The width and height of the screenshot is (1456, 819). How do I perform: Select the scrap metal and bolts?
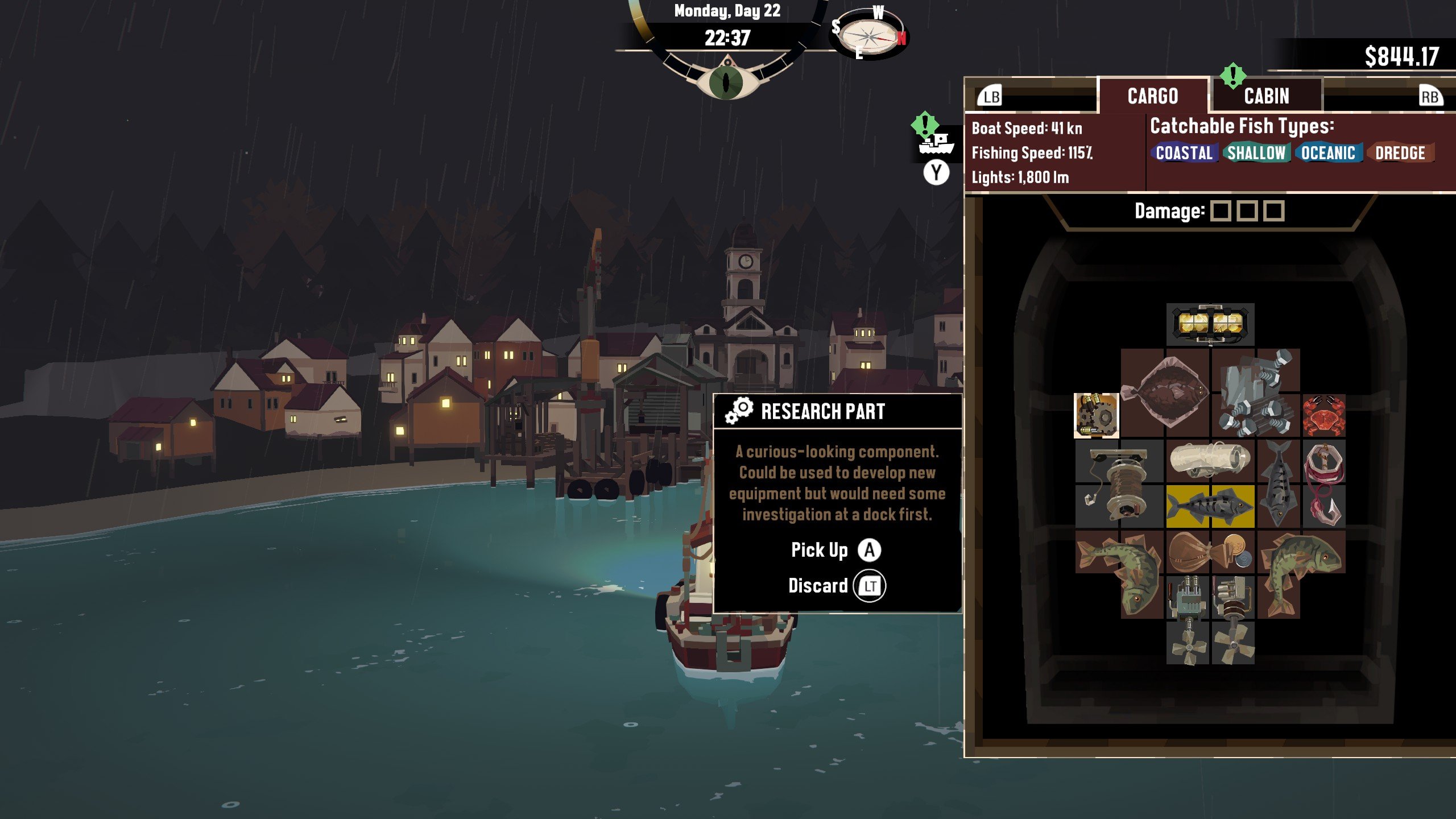[x=1256, y=394]
